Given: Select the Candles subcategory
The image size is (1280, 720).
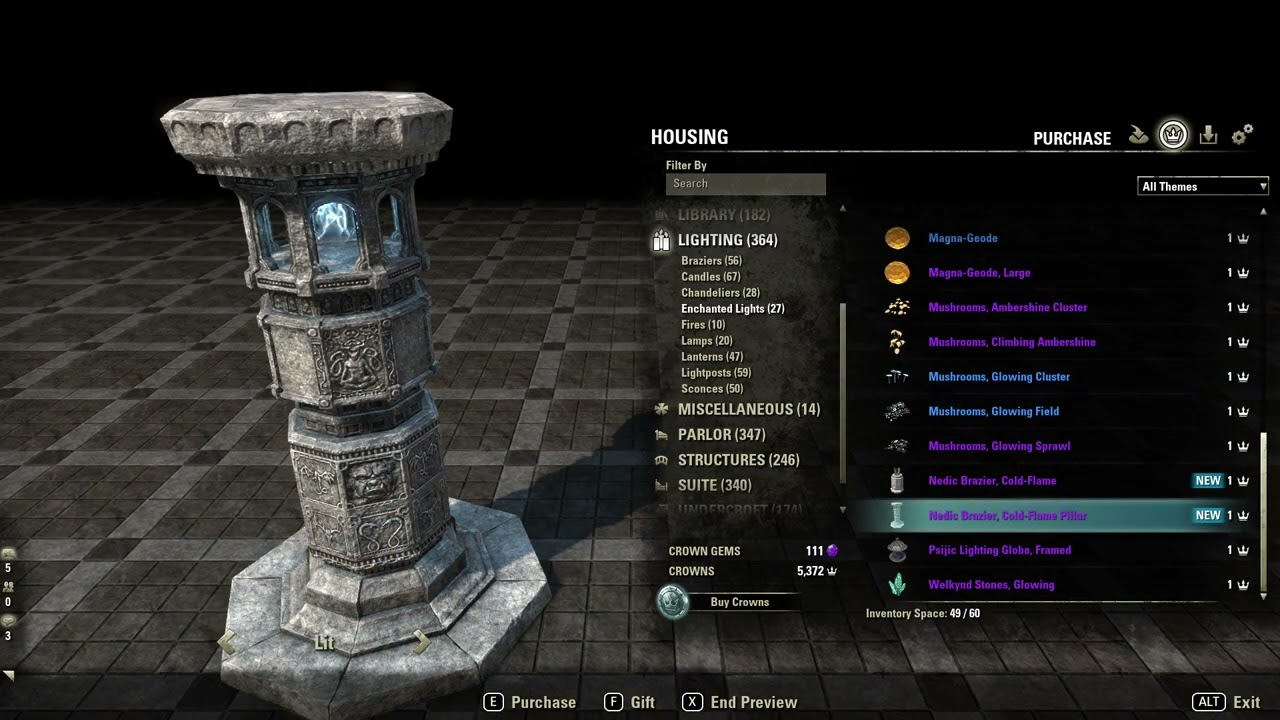Looking at the screenshot, I should [710, 277].
